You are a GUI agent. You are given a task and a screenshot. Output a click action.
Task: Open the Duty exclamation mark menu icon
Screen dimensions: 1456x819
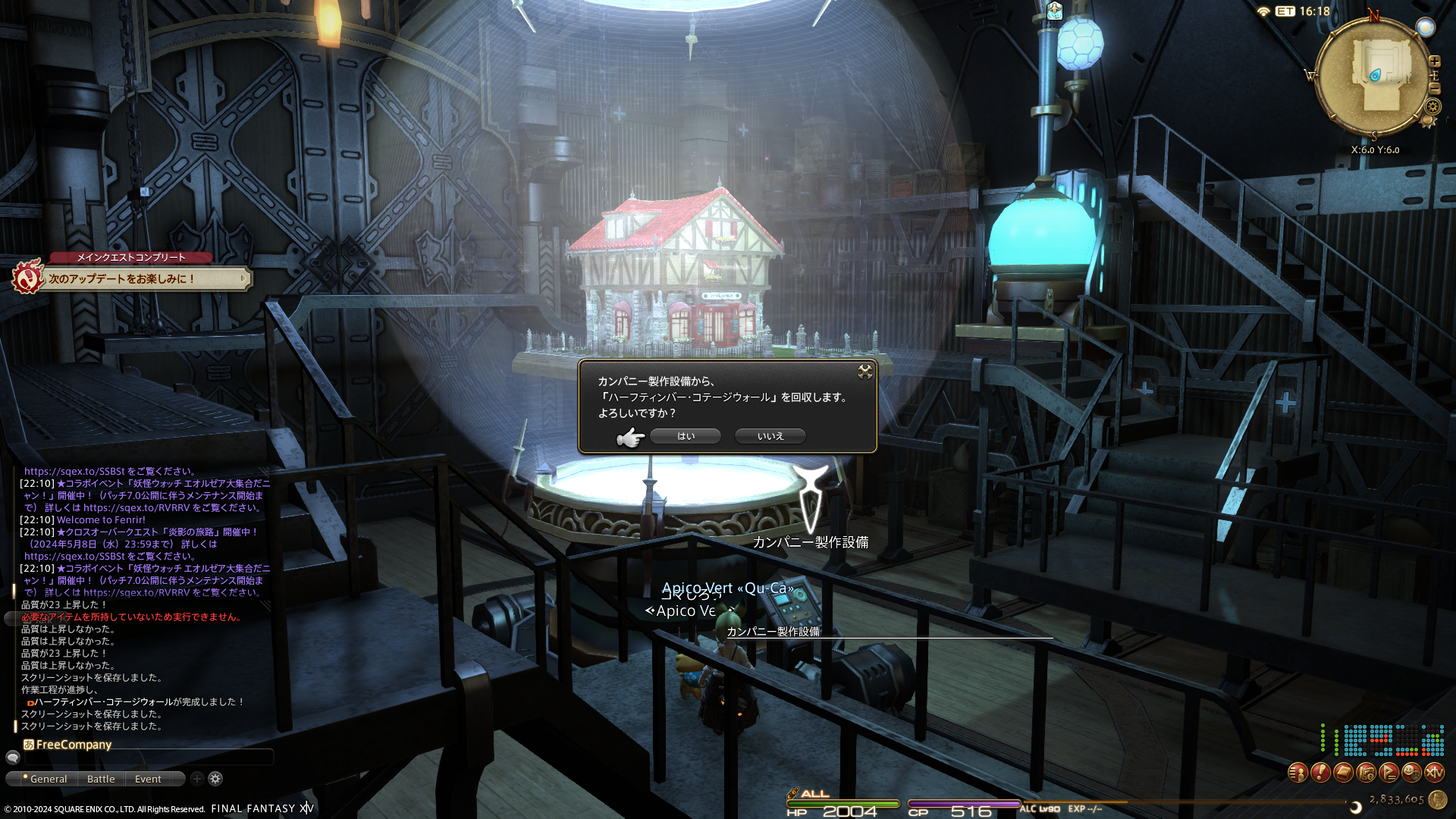coord(1320,773)
